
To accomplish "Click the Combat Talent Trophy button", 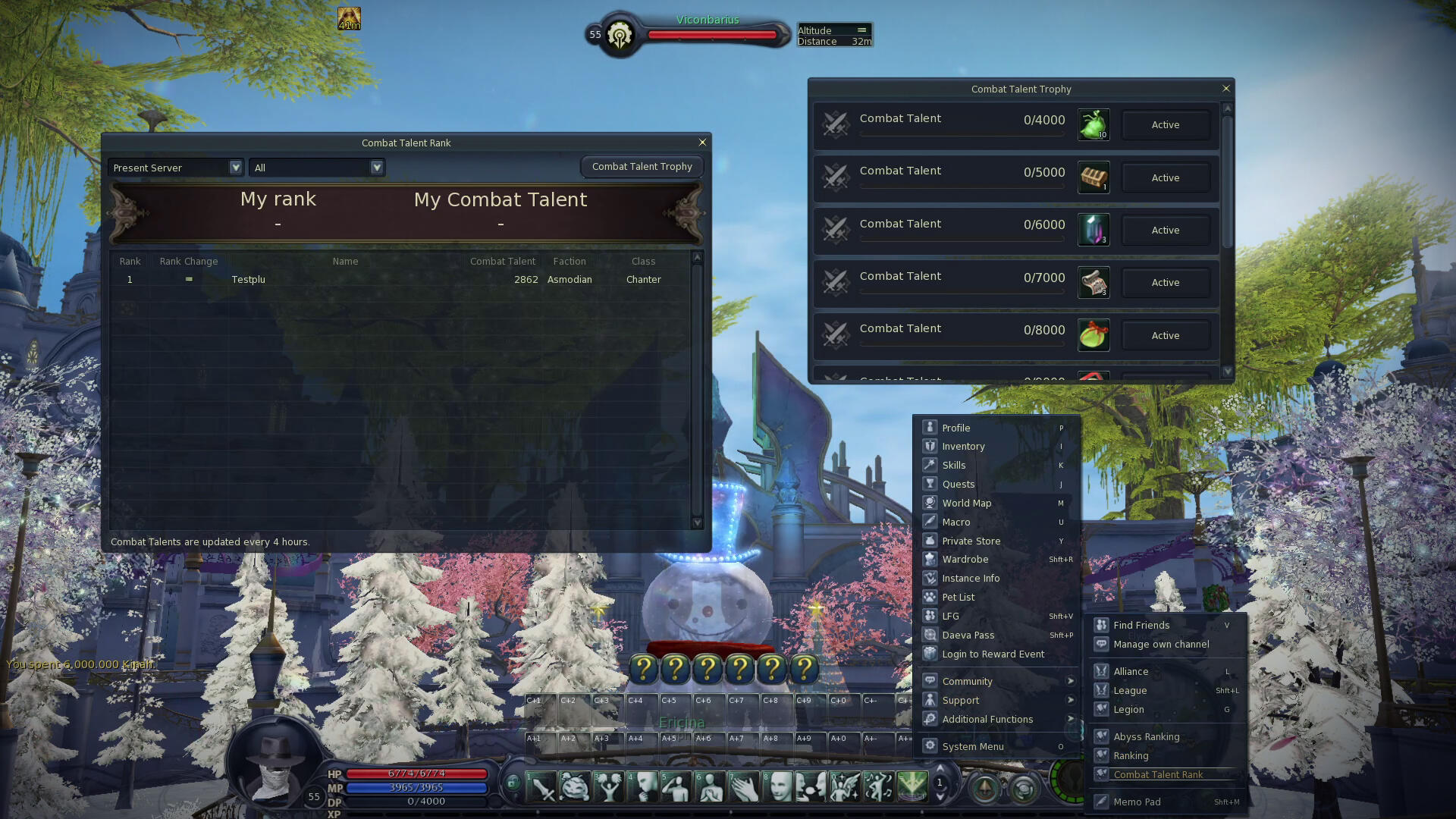I will pos(642,167).
